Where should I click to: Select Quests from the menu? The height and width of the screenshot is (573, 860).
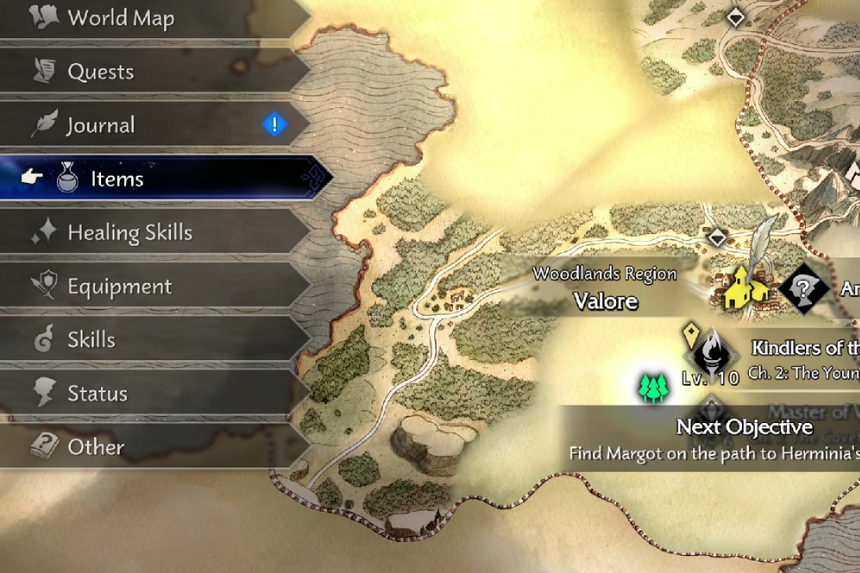coord(100,71)
